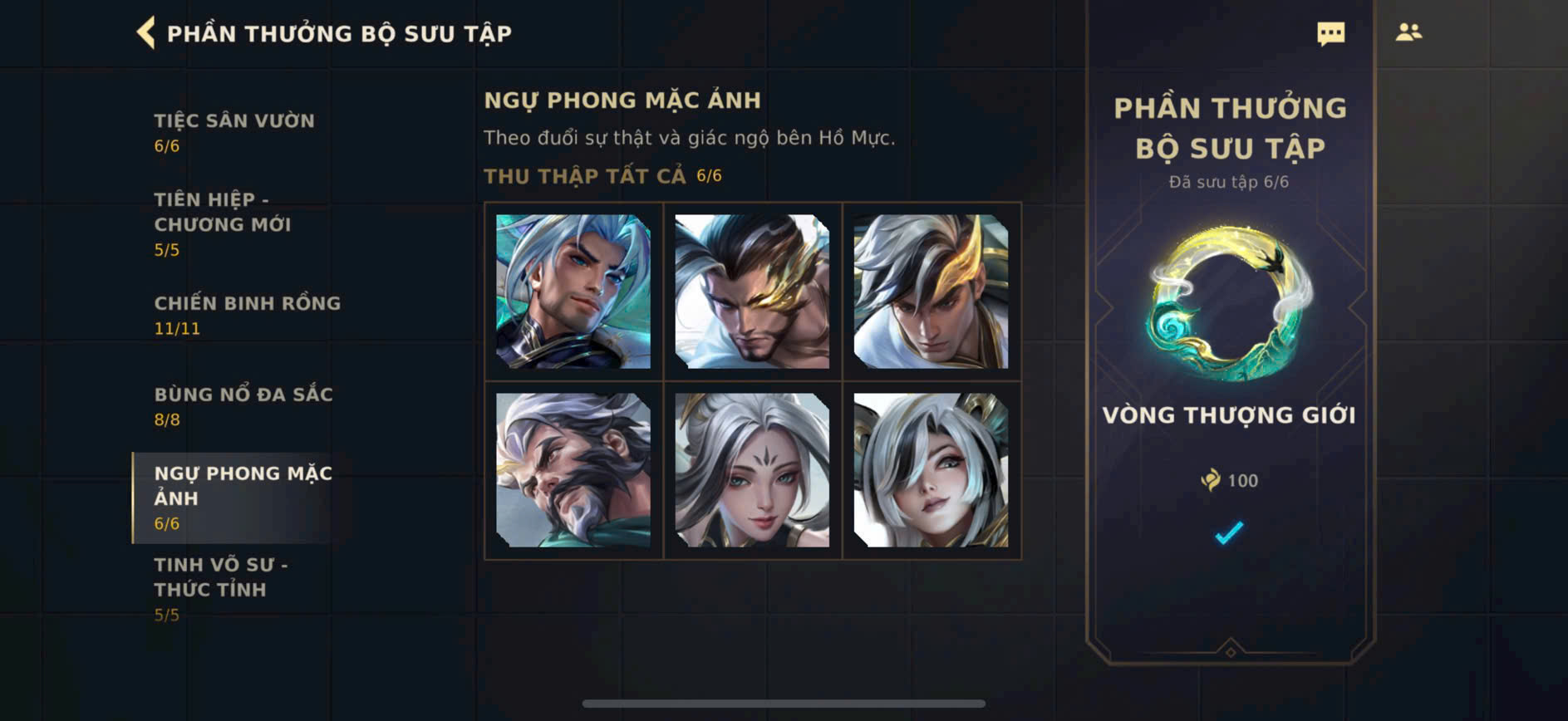Switch to Chiến Binh Rồng collection
Screen dimensions: 1568x721
(x=247, y=314)
